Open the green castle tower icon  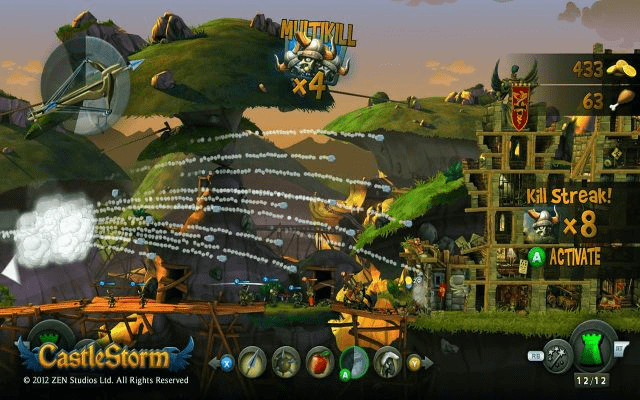[x=593, y=346]
